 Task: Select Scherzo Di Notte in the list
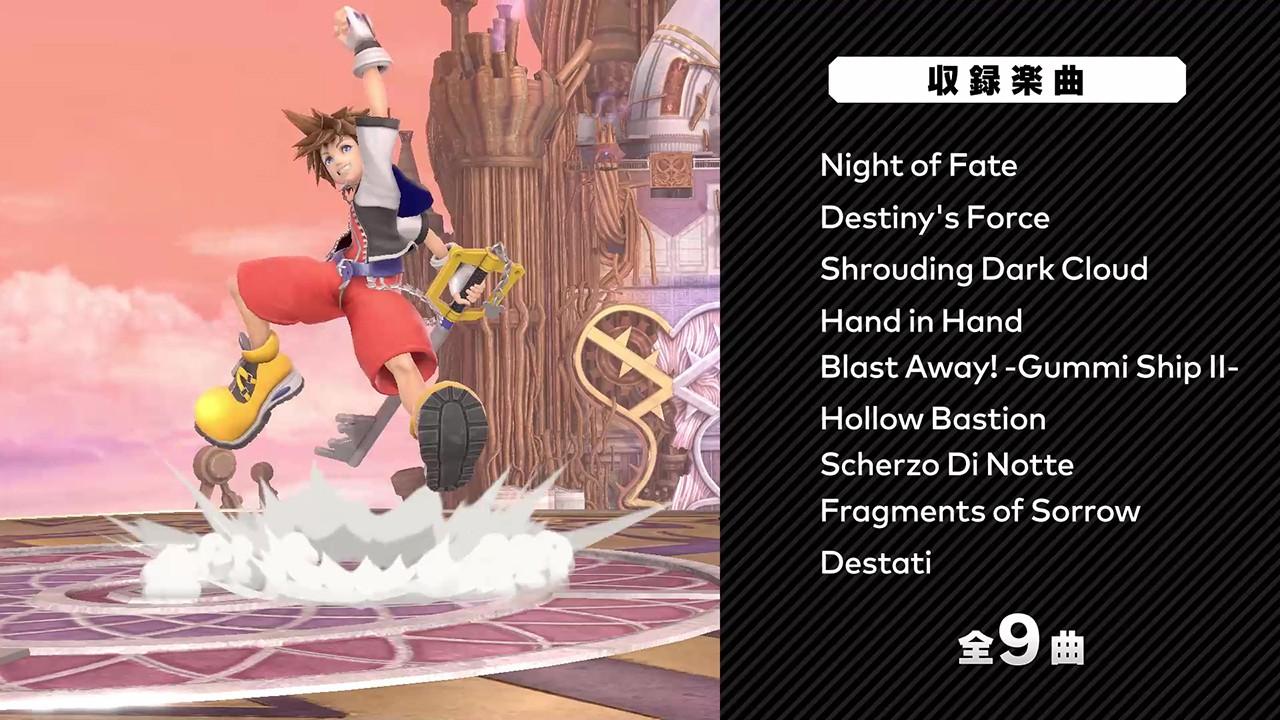click(x=946, y=464)
